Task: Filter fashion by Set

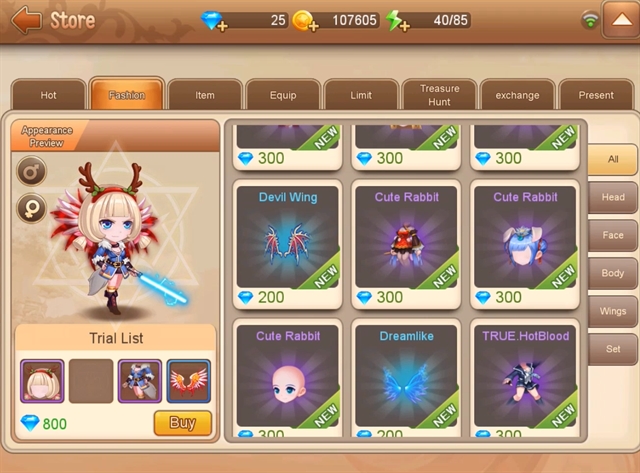Action: coord(612,349)
